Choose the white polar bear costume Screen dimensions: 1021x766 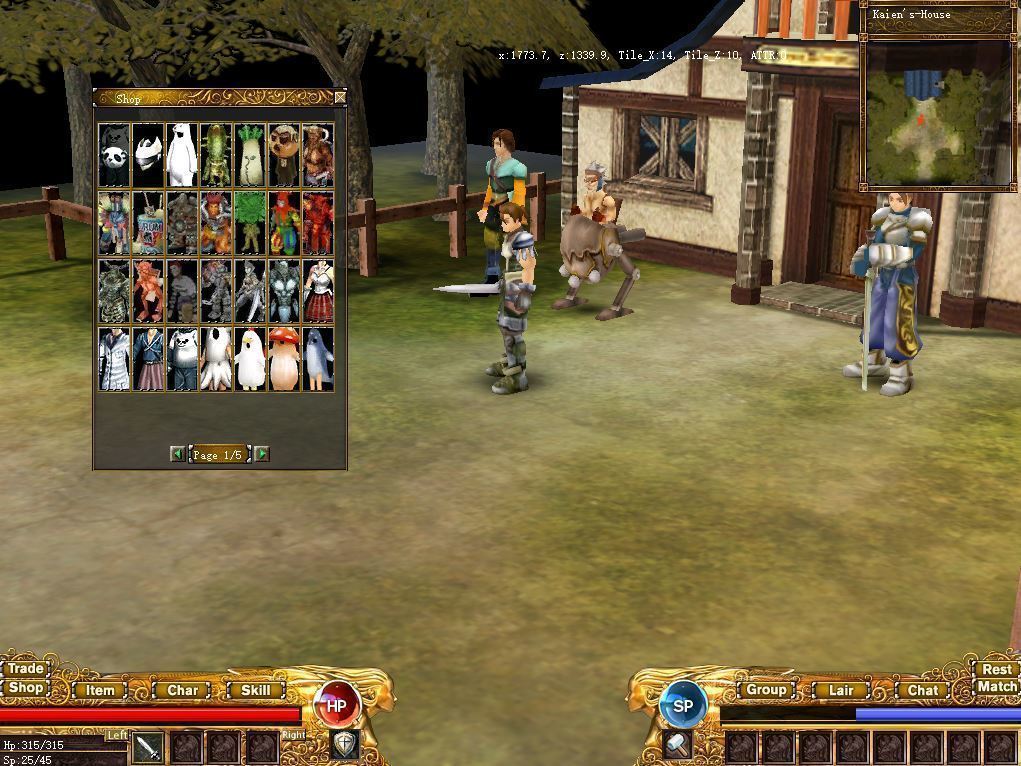pos(182,156)
